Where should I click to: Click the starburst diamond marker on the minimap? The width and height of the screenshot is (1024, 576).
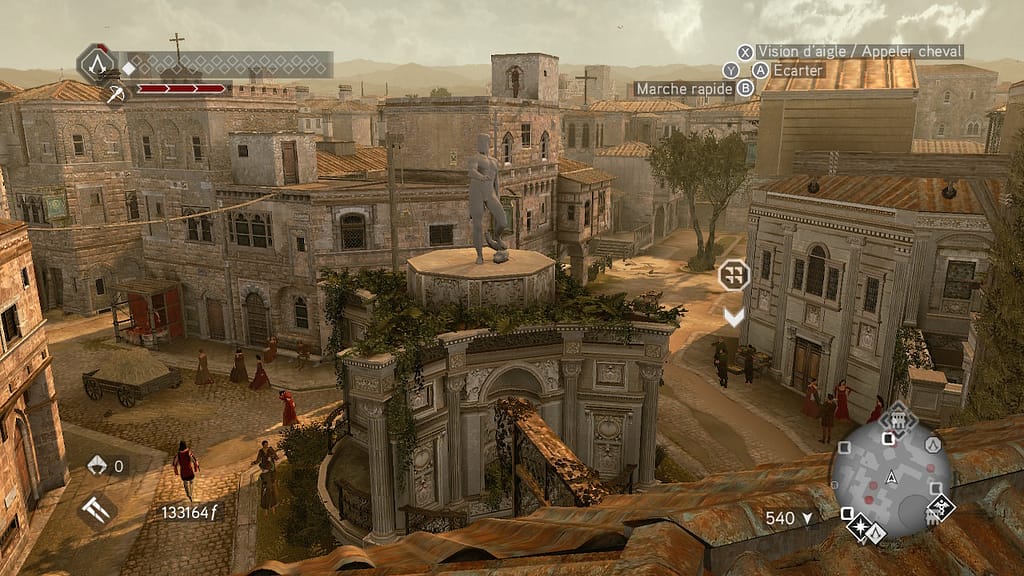[x=859, y=526]
